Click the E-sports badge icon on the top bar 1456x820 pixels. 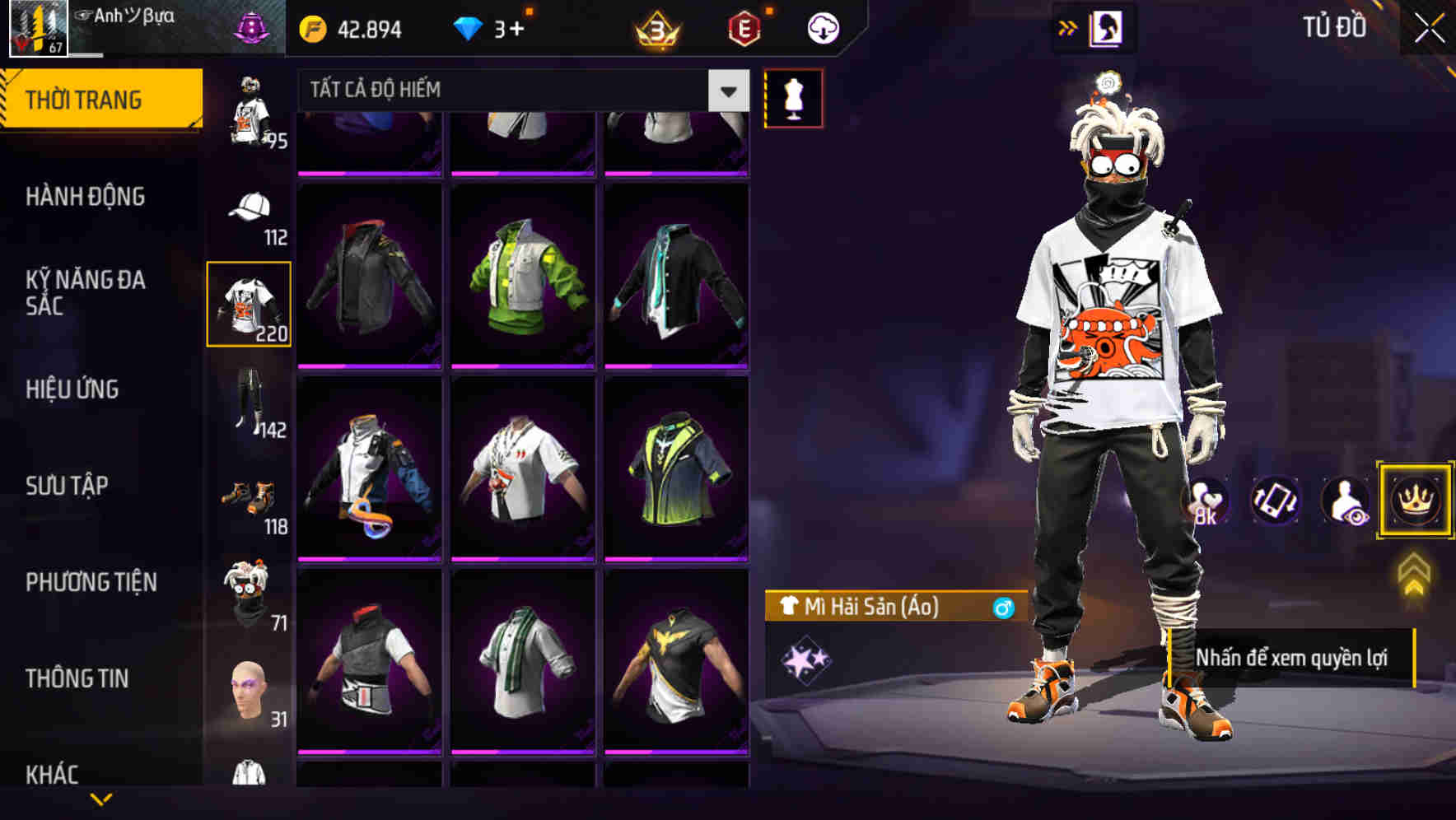[x=742, y=27]
